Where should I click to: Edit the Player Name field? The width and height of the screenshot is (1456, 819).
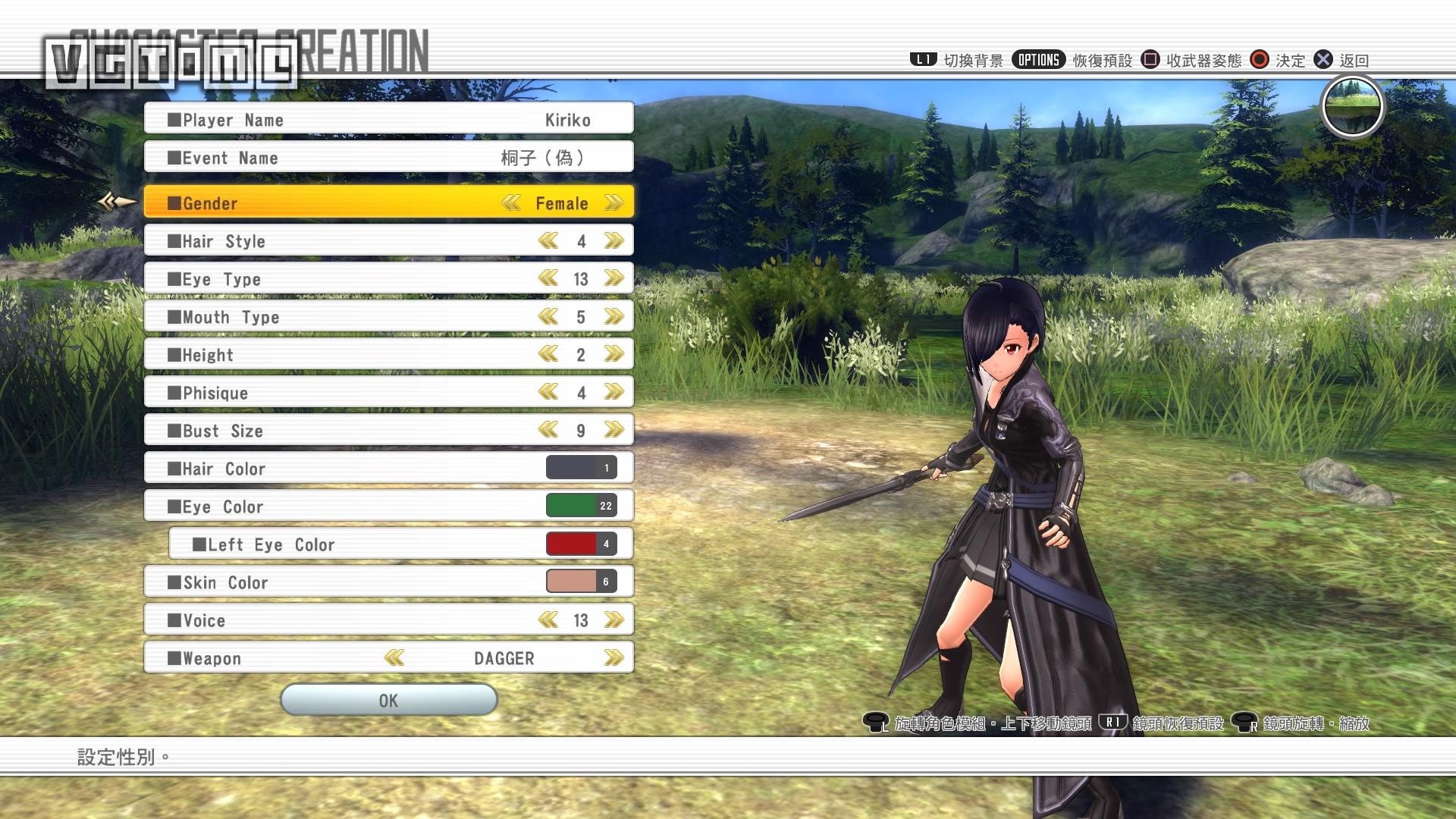tap(388, 120)
